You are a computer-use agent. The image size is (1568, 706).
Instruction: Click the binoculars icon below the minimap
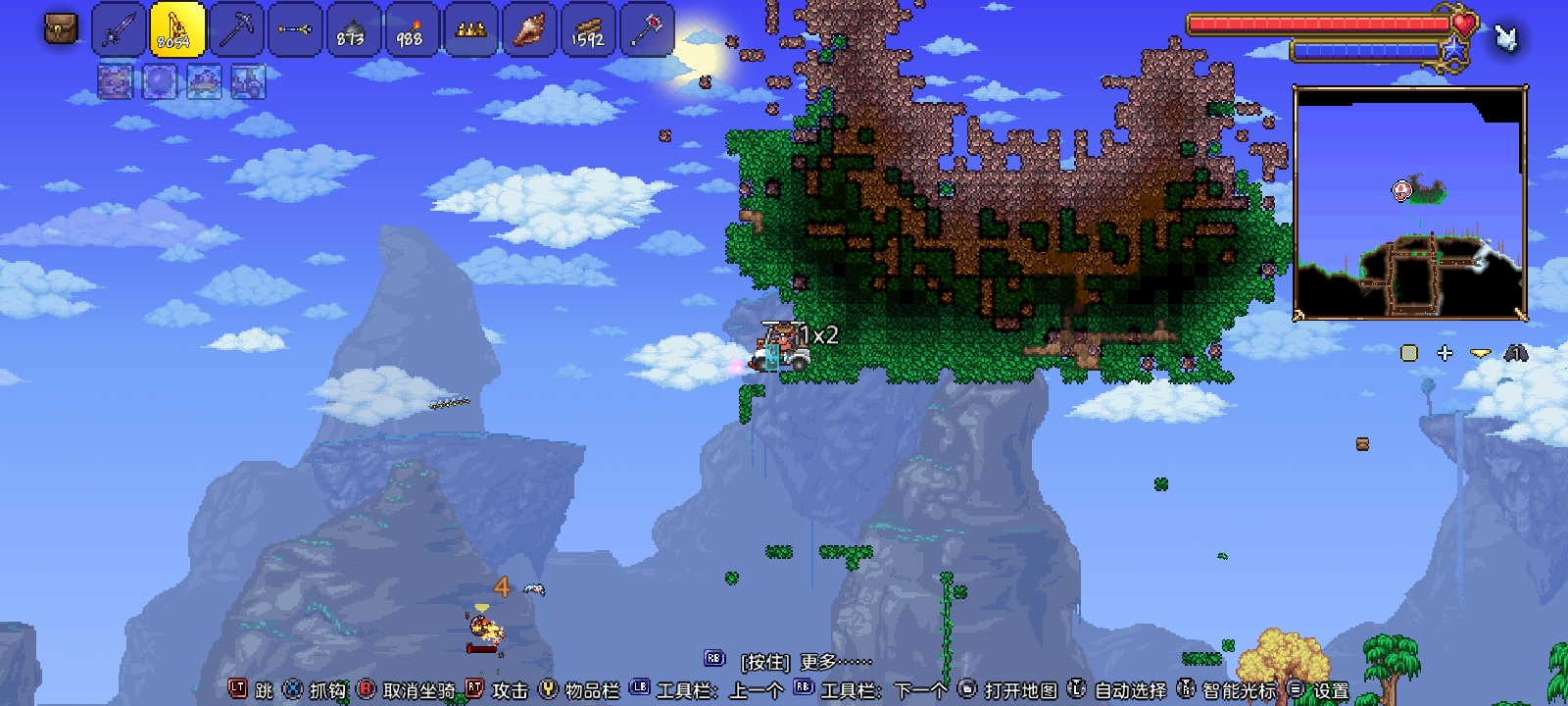[1516, 353]
